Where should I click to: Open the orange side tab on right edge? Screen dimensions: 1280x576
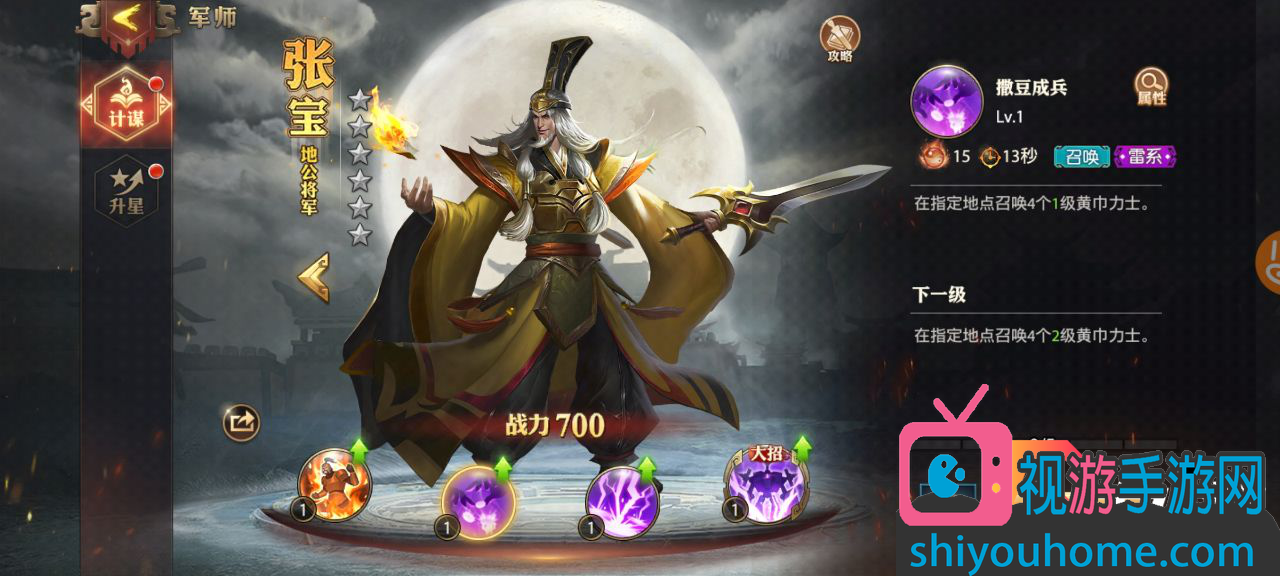point(1269,262)
